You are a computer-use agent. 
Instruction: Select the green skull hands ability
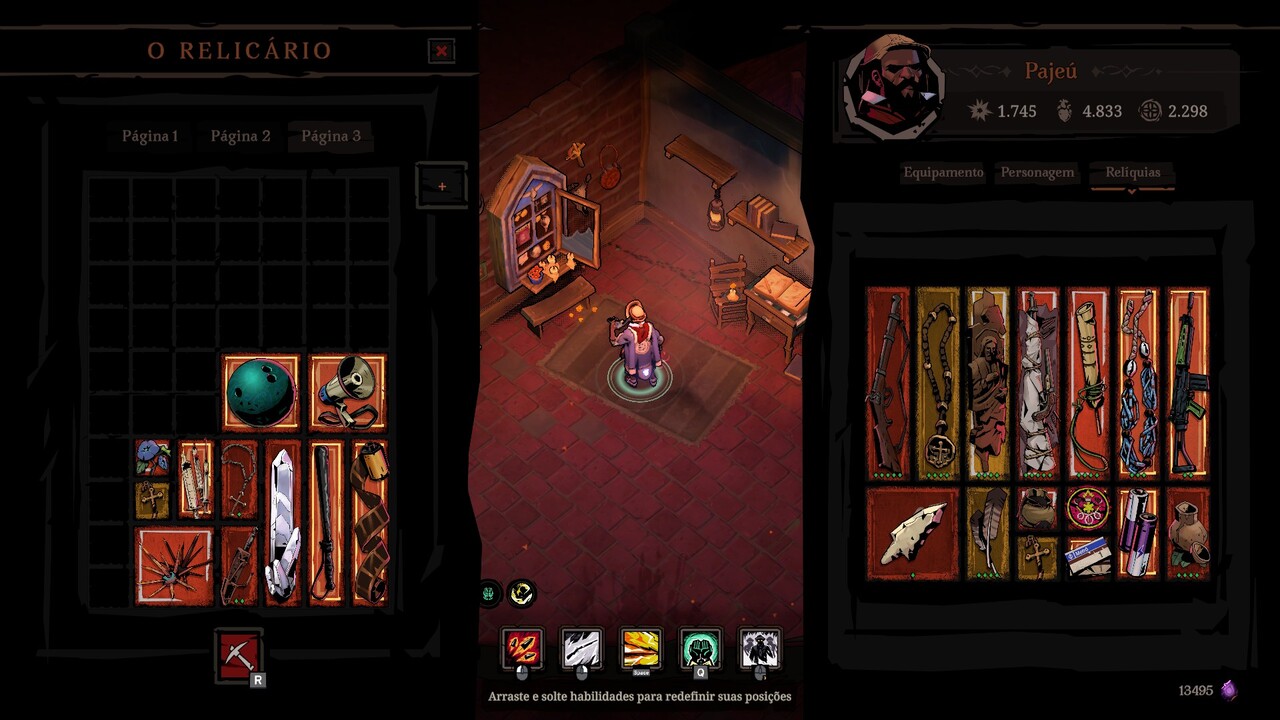point(700,648)
